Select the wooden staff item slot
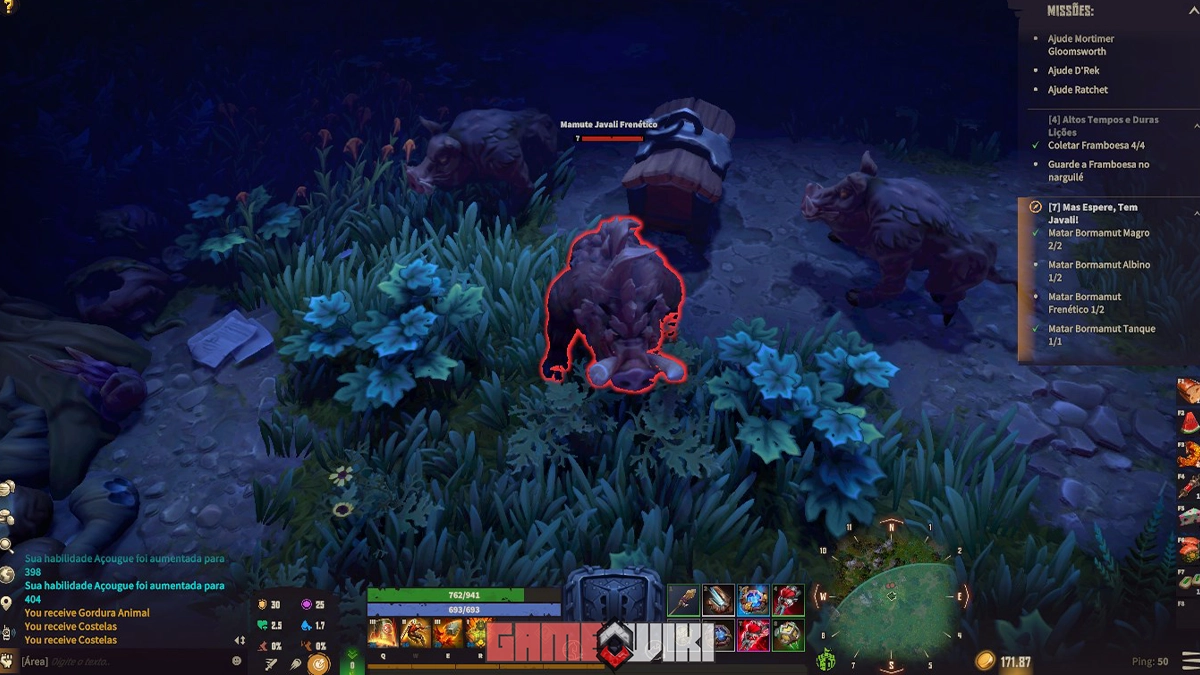The width and height of the screenshot is (1200, 675). tap(683, 600)
